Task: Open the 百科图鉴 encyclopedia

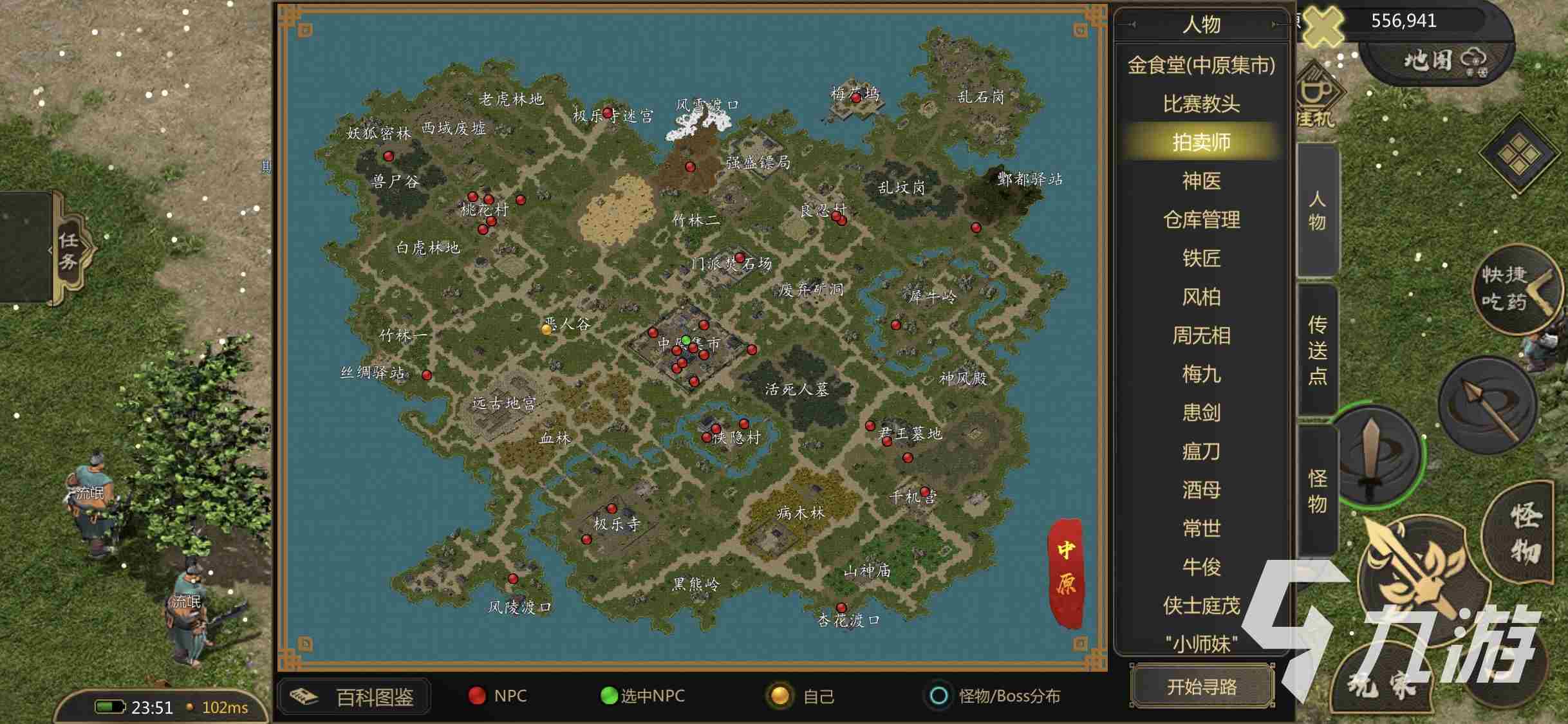Action: [355, 696]
